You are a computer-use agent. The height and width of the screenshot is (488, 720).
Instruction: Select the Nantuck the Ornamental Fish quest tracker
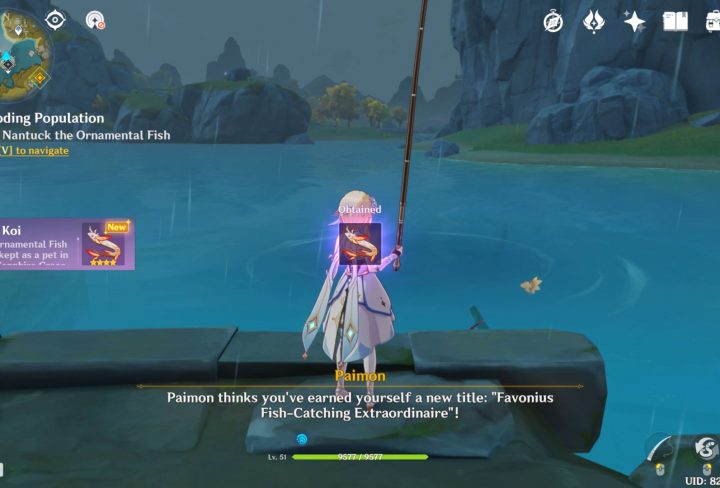pos(85,135)
